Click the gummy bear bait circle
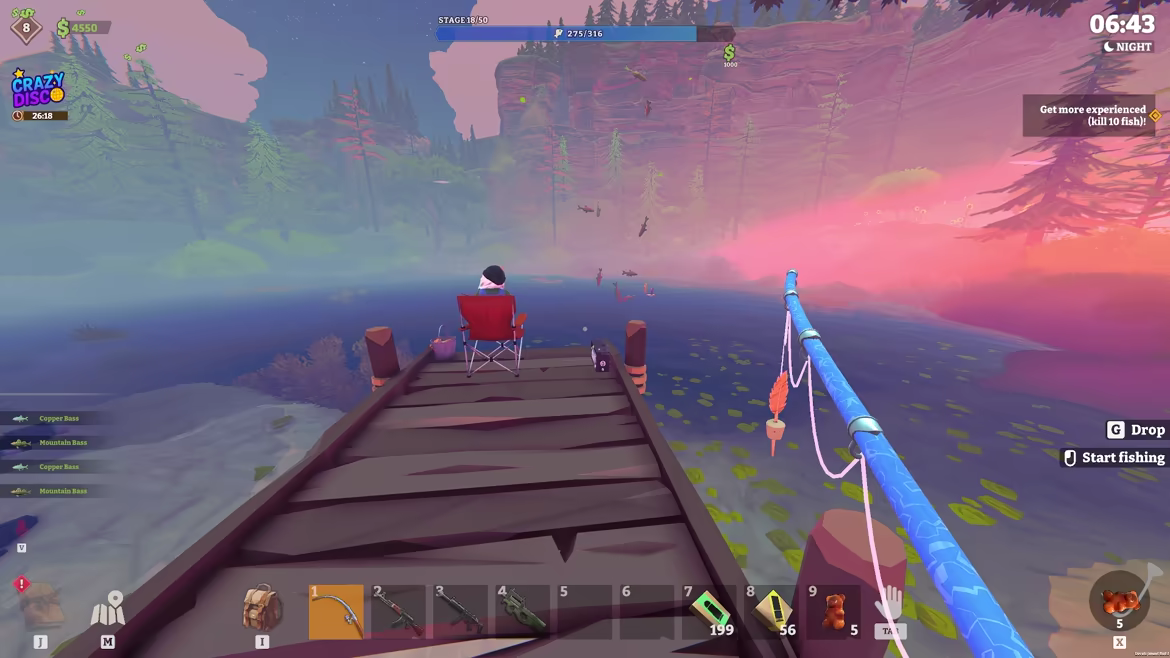Viewport: 1170px width, 658px height. pyautogui.click(x=1119, y=601)
